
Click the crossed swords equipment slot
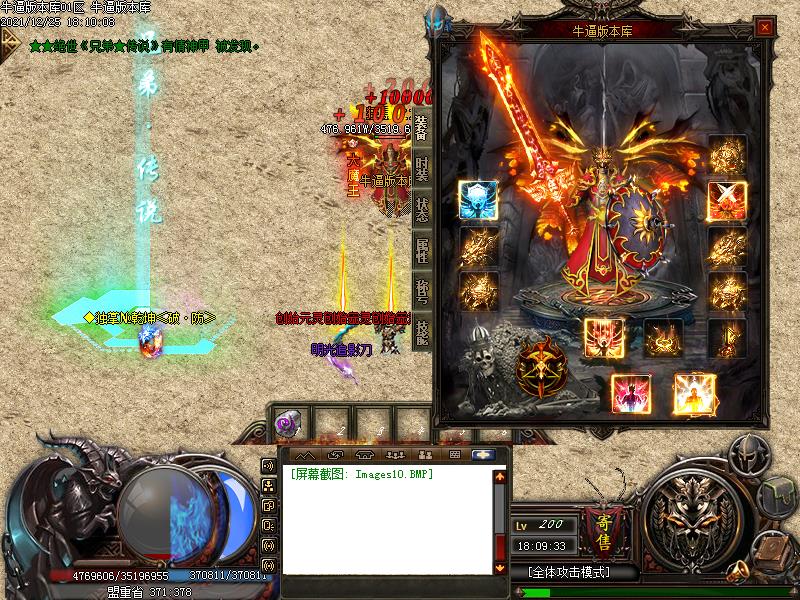tap(725, 200)
